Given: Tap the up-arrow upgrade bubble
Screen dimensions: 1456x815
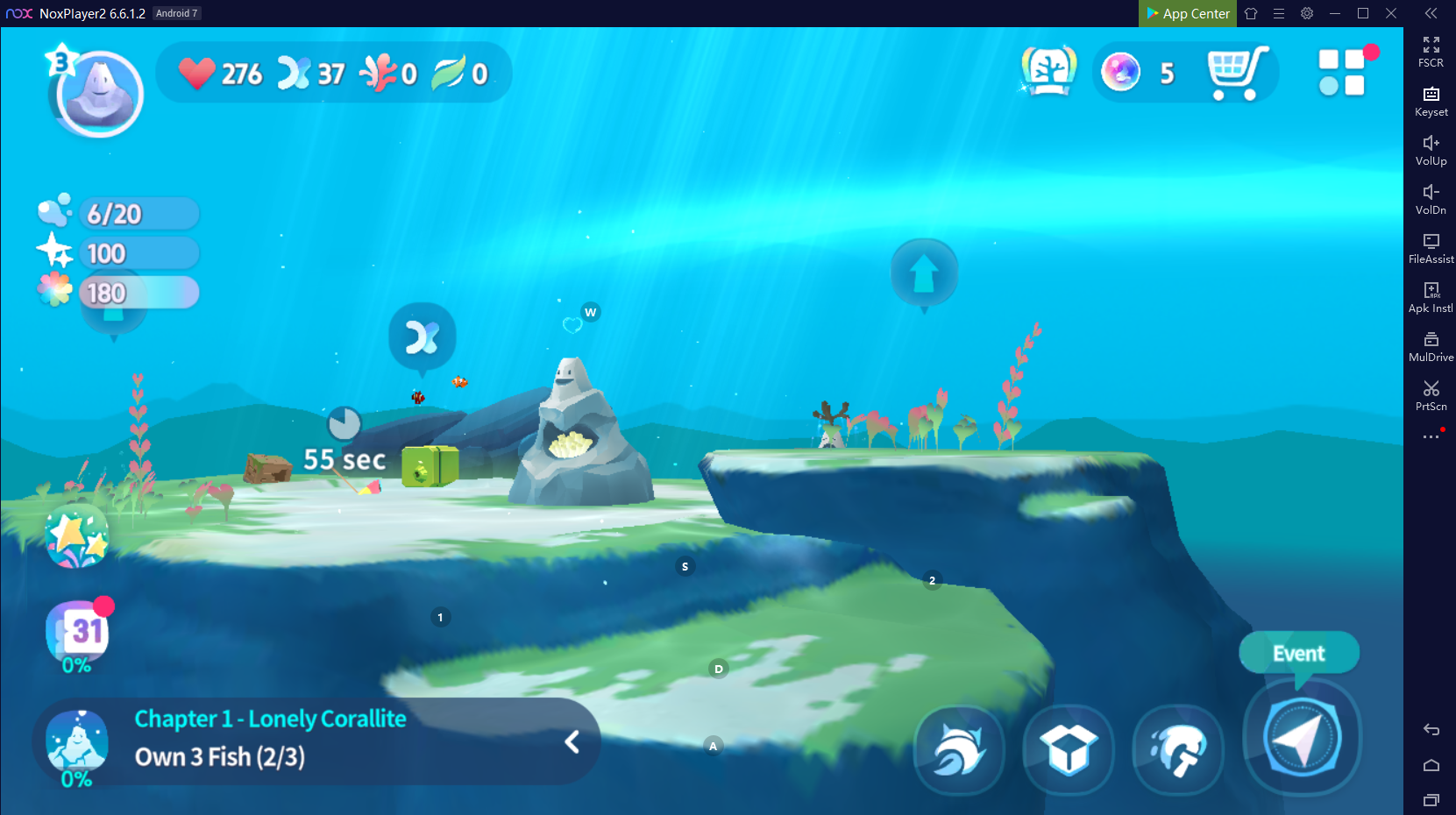Looking at the screenshot, I should 924,273.
